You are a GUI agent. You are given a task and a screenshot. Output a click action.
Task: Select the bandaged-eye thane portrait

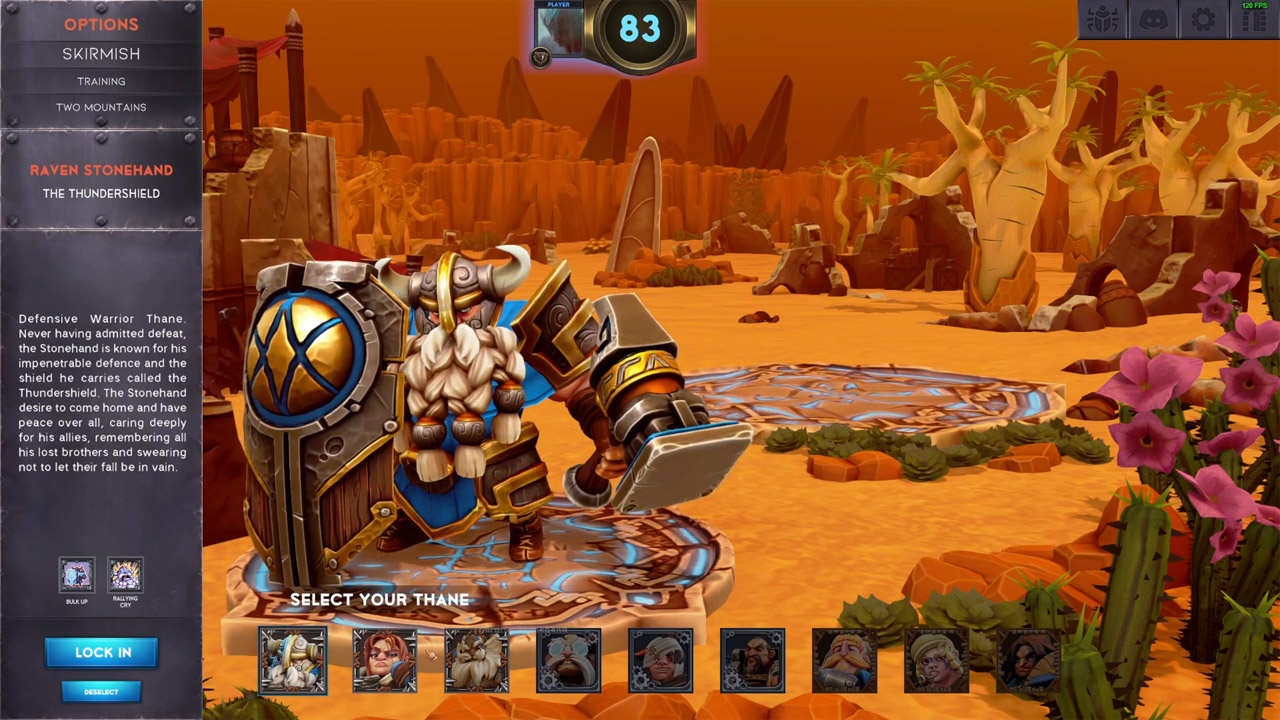click(661, 660)
